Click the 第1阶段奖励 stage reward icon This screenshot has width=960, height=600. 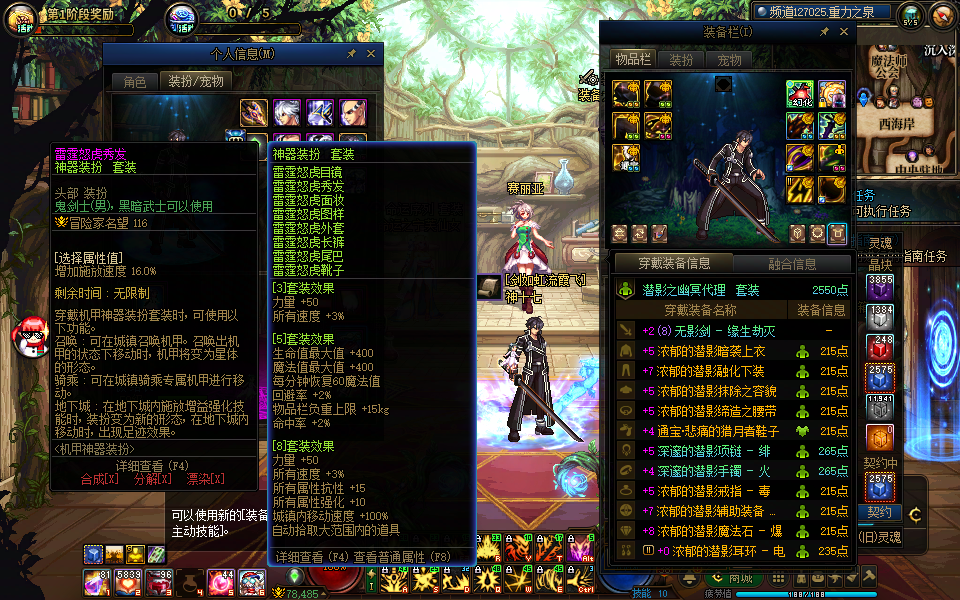(19, 17)
